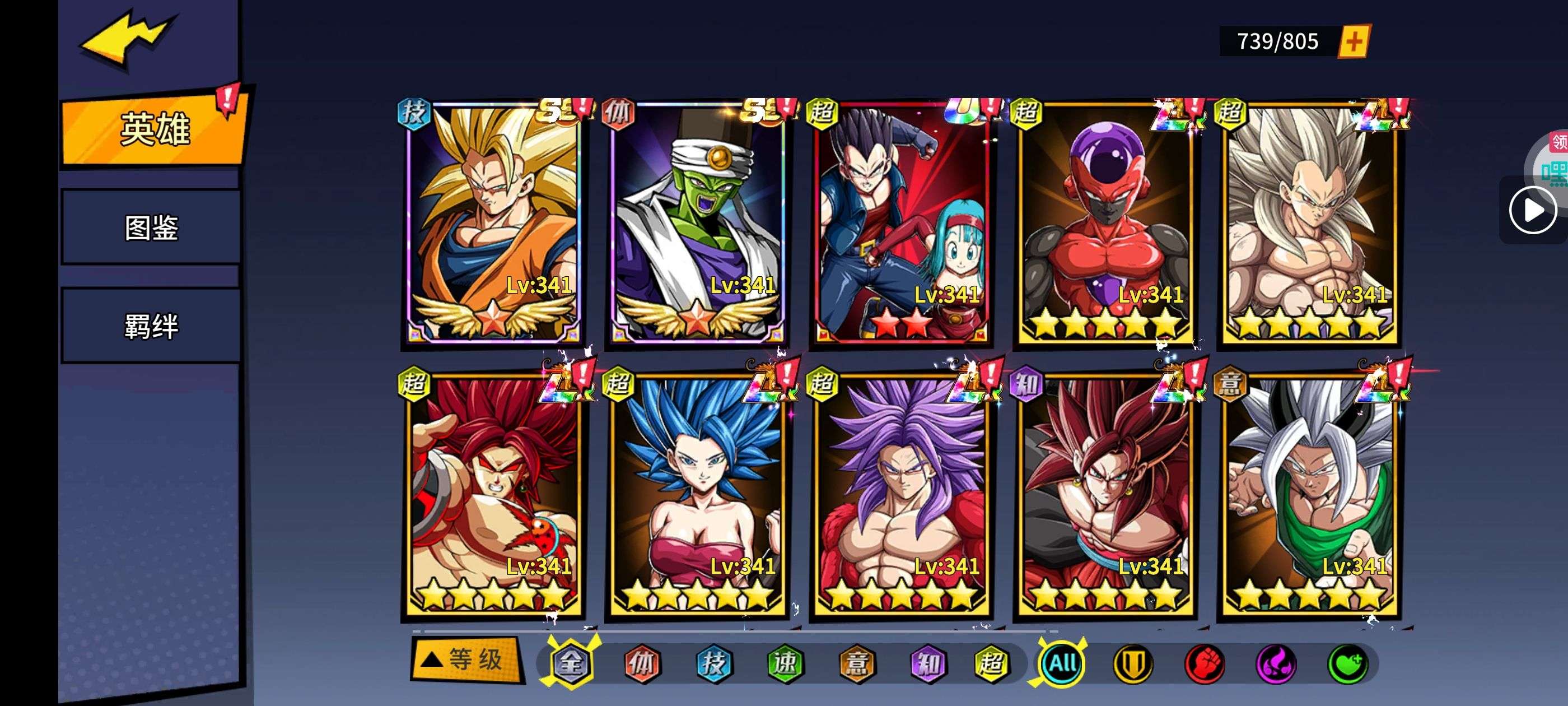1568x706 pixels.
Task: Filter heroes by 体 type
Action: (x=642, y=663)
